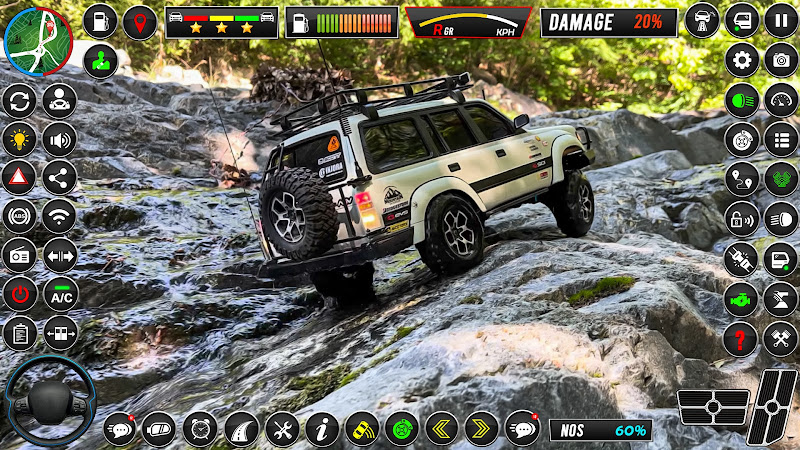
Task: Turn the steering wheel control
Action: (49, 400)
